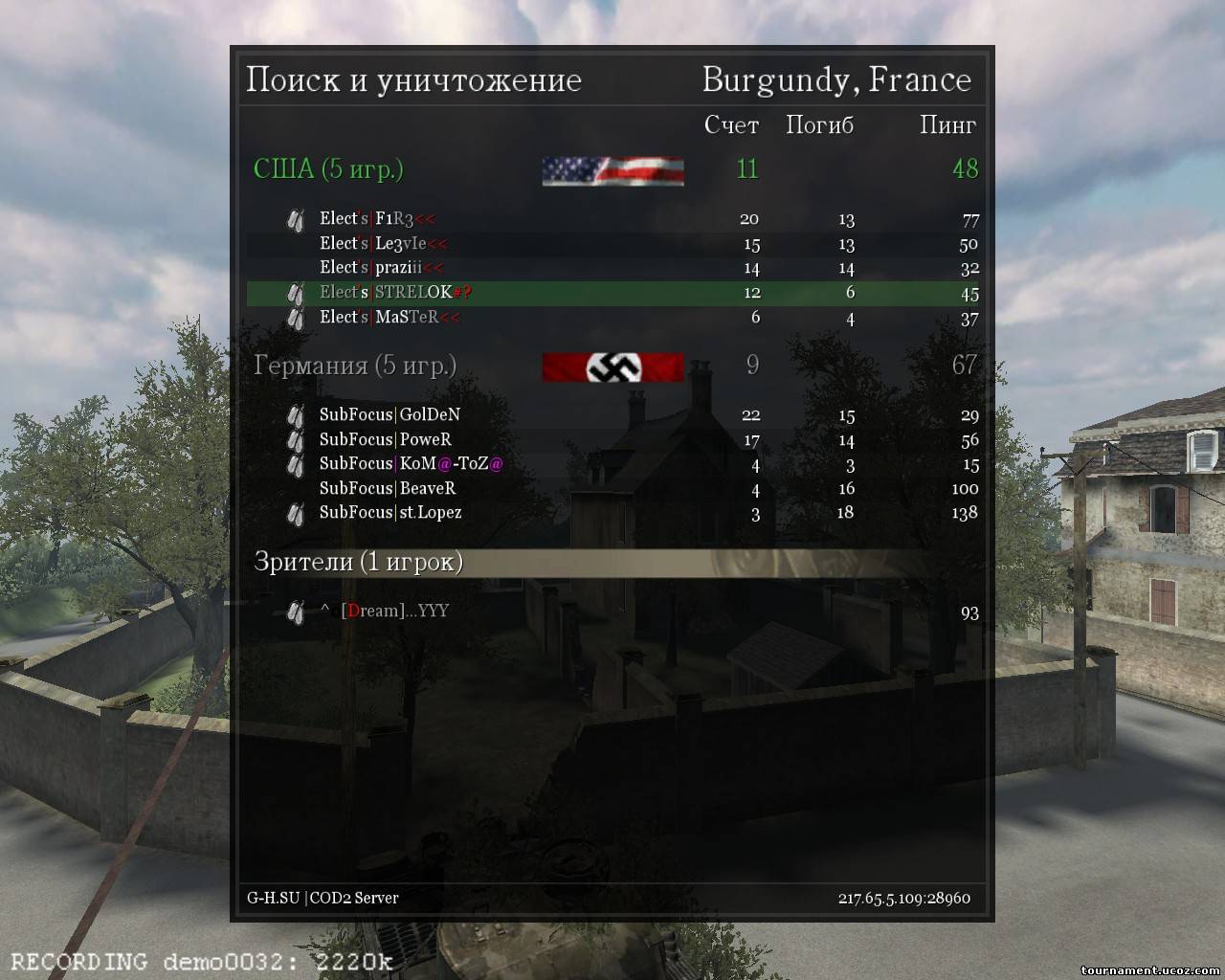Click highlighted player Elect's|STRELOK
Viewport: 1225px width, 980px height.
612,293
